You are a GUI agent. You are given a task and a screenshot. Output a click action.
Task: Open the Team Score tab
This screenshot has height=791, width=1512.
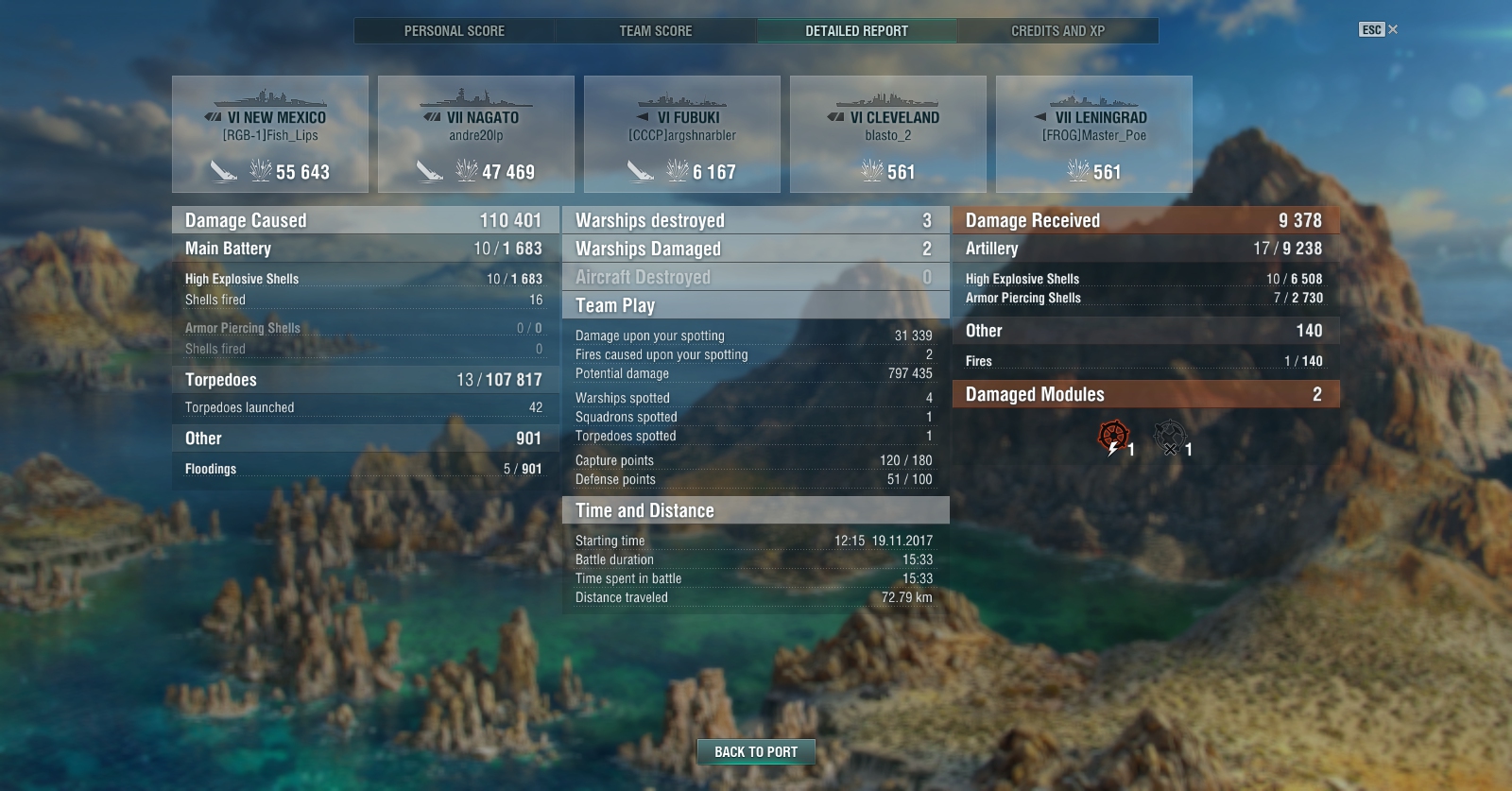pyautogui.click(x=656, y=31)
